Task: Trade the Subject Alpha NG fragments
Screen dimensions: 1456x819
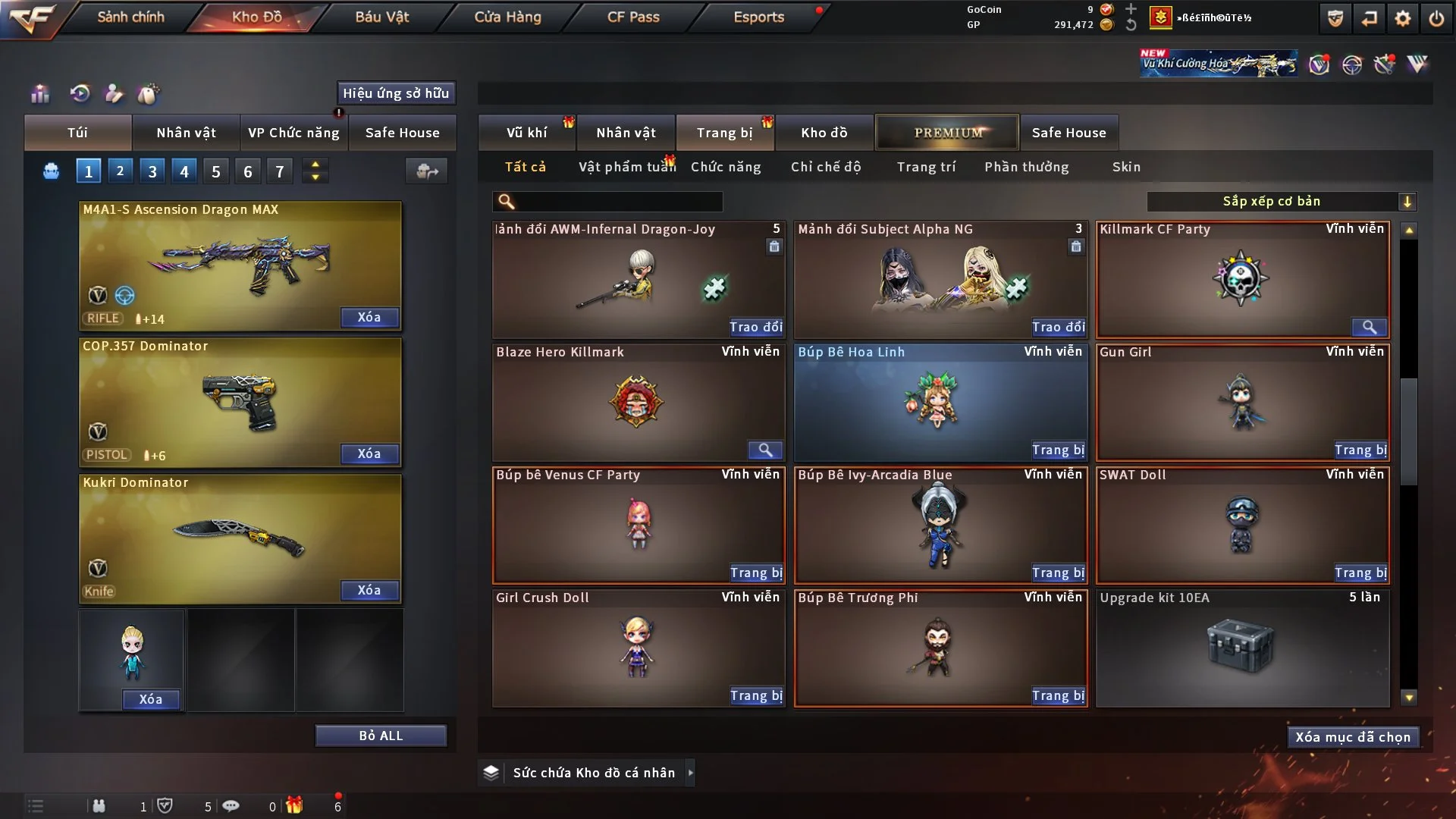Action: pos(1058,327)
